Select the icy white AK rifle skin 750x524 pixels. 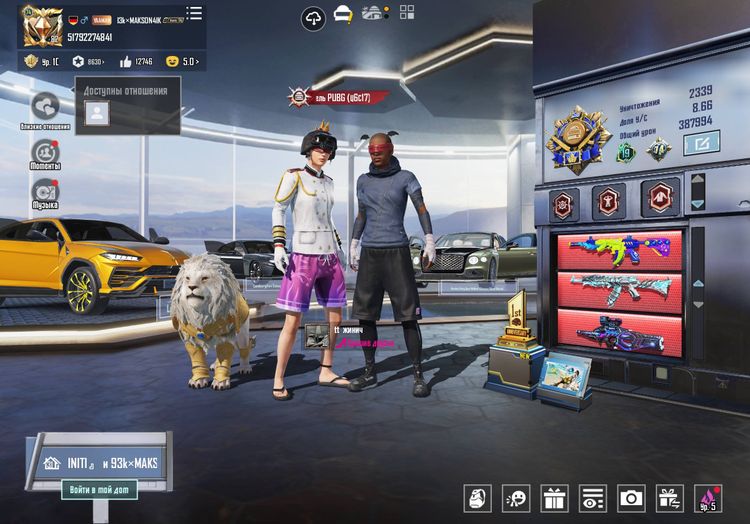pos(619,289)
